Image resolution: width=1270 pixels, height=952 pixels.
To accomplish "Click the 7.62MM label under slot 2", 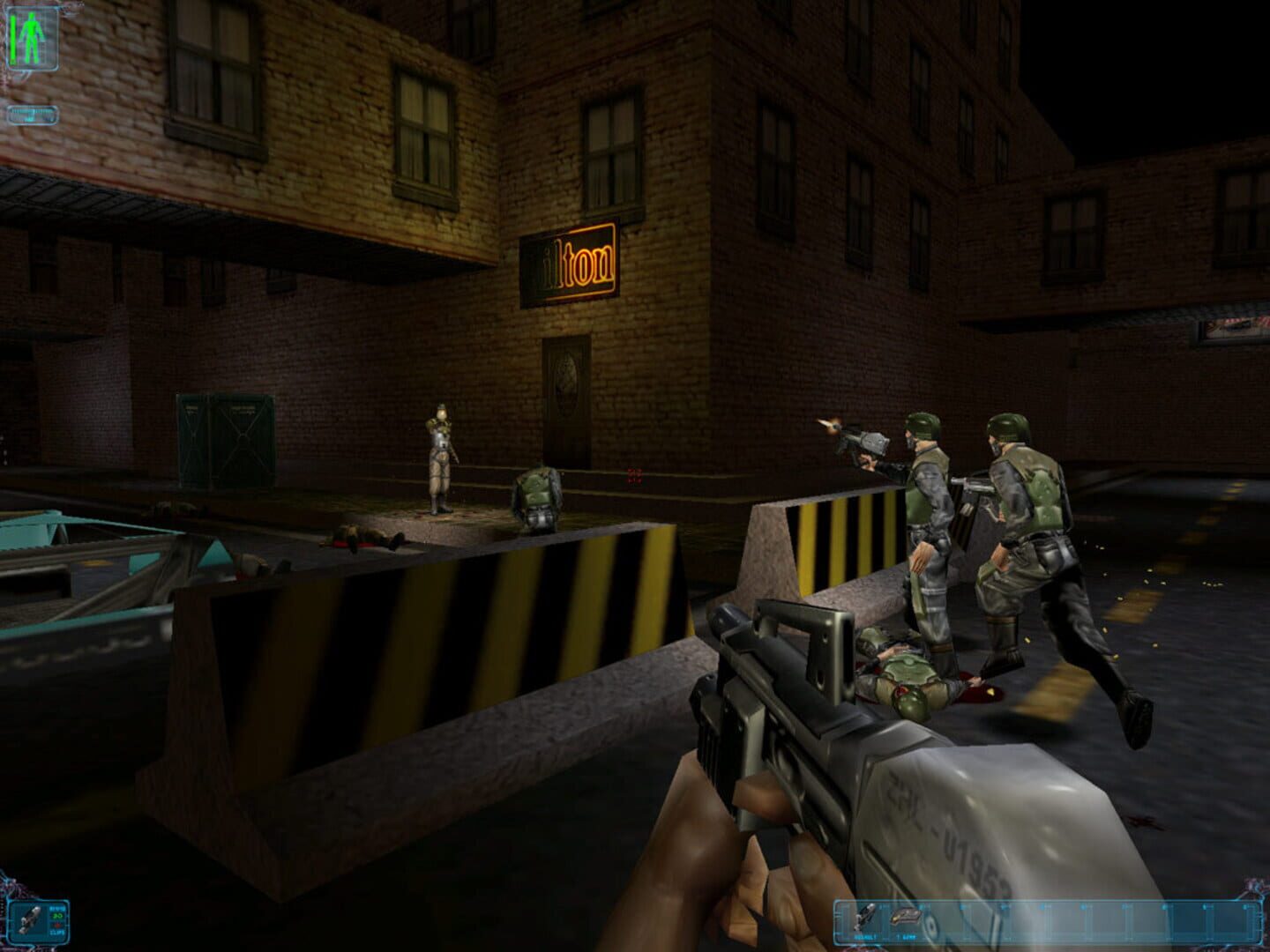I will click(906, 936).
